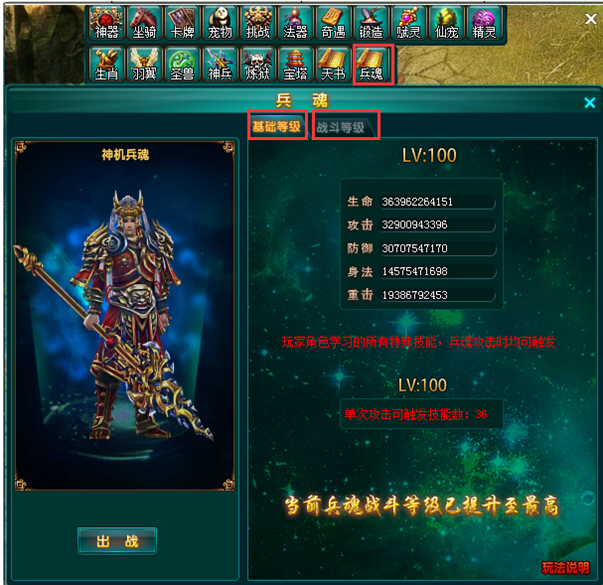Open the 仙宠 fairy pet icon
The image size is (603, 585).
tap(445, 24)
